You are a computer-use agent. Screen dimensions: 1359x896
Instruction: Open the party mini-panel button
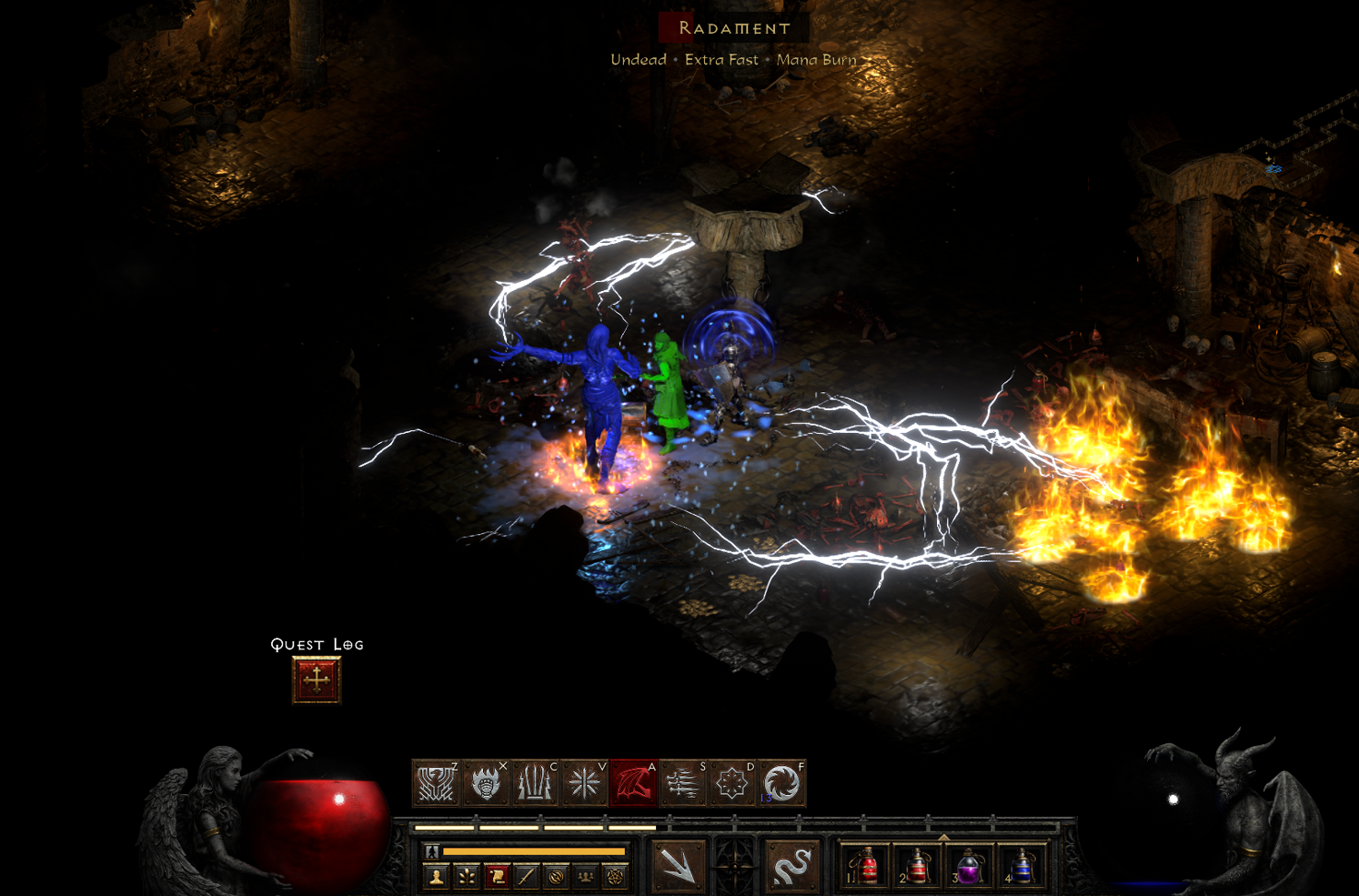(586, 877)
